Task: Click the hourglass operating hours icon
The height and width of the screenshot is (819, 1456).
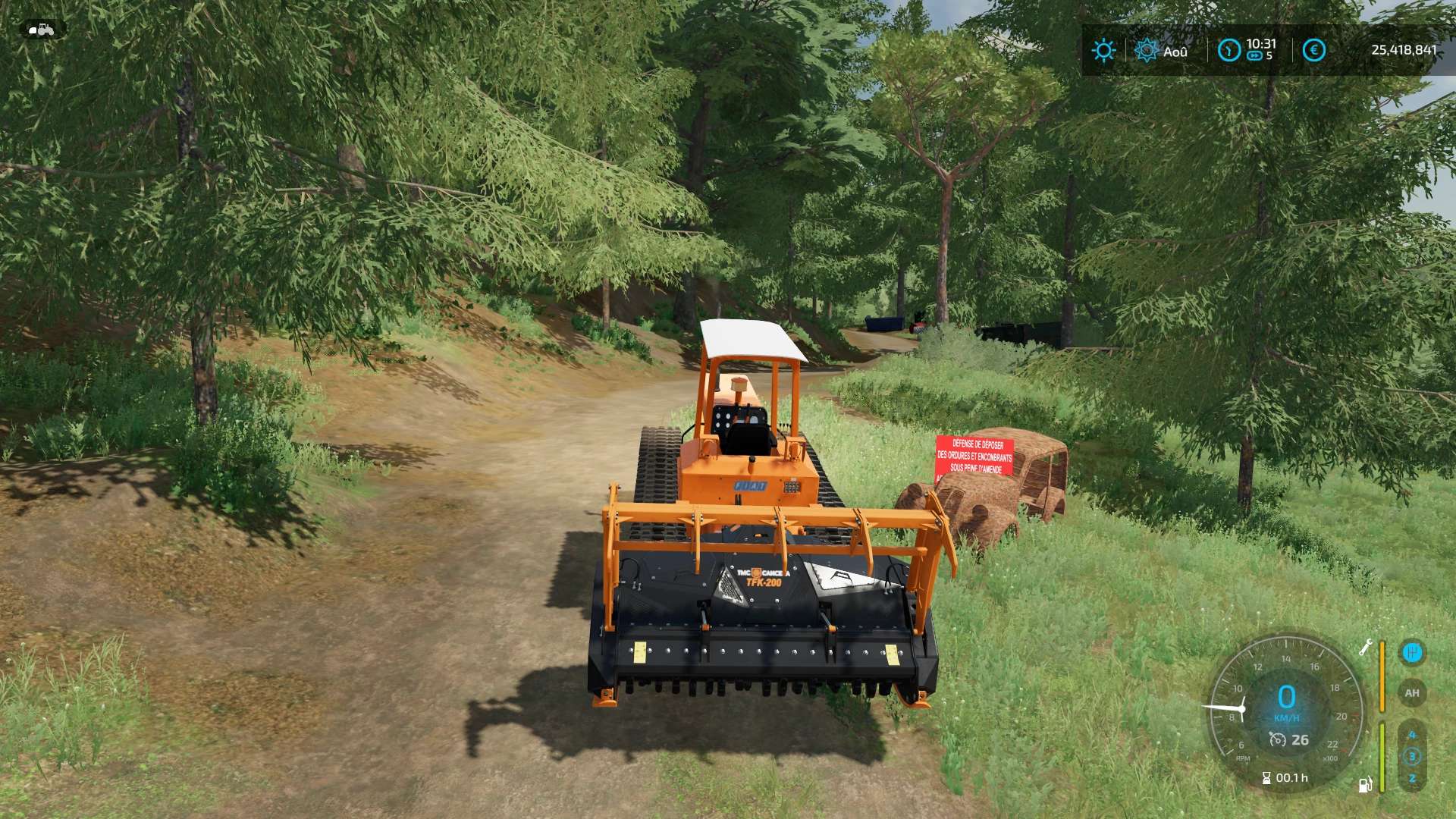Action: pyautogui.click(x=1266, y=778)
